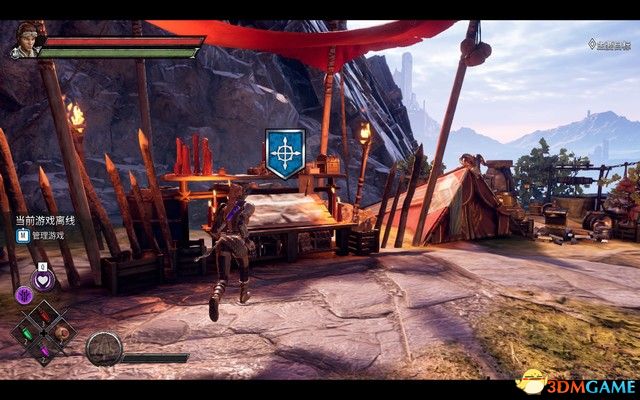Click the round weapon emblem icon

(103, 348)
